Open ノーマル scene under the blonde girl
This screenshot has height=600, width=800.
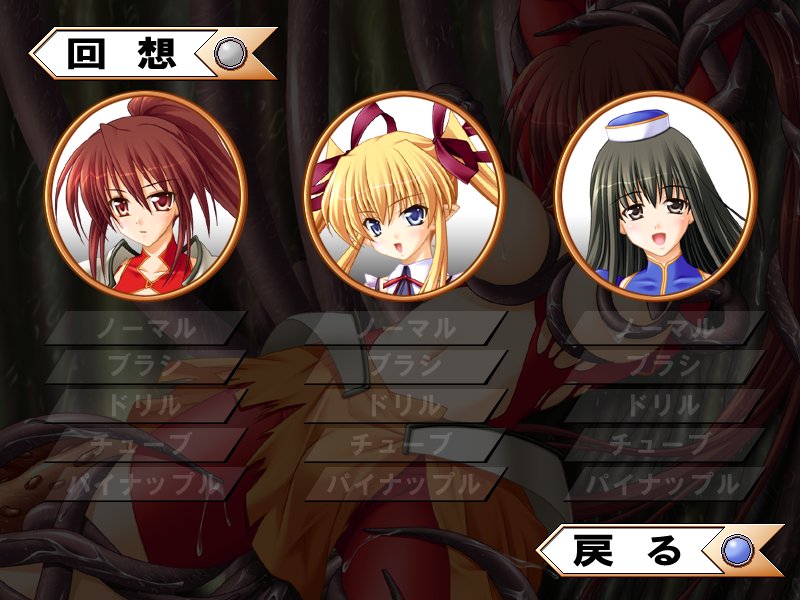405,328
